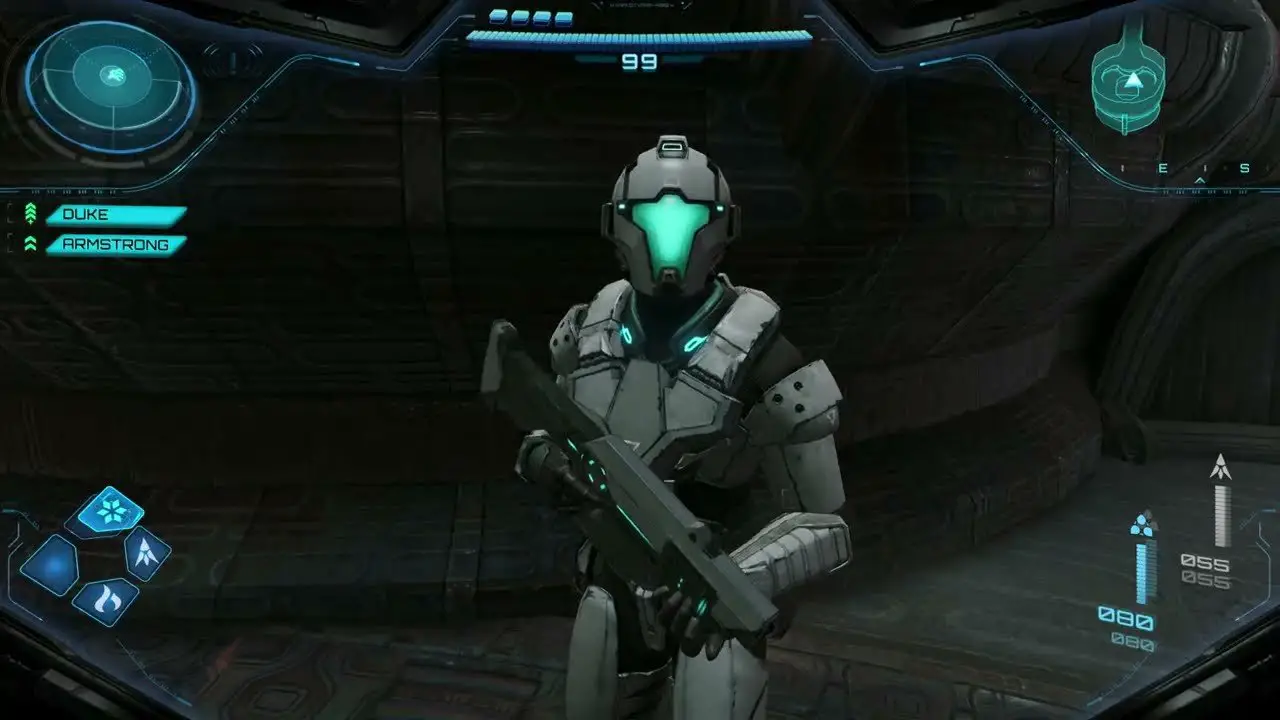Select the snowflake ice ability
Image resolution: width=1280 pixels, height=720 pixels.
coord(110,510)
